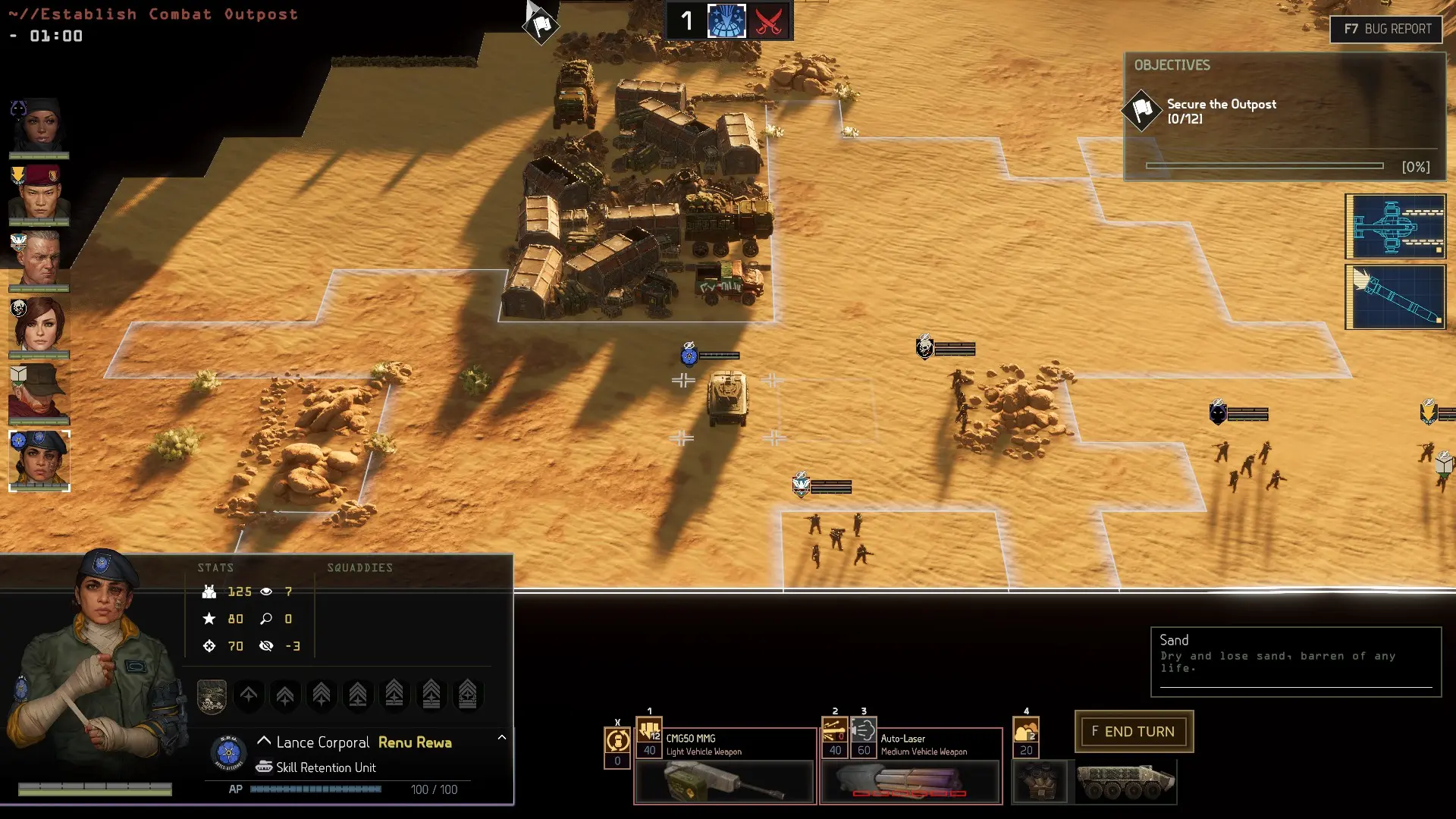Switch to the STATS tab

click(x=216, y=566)
